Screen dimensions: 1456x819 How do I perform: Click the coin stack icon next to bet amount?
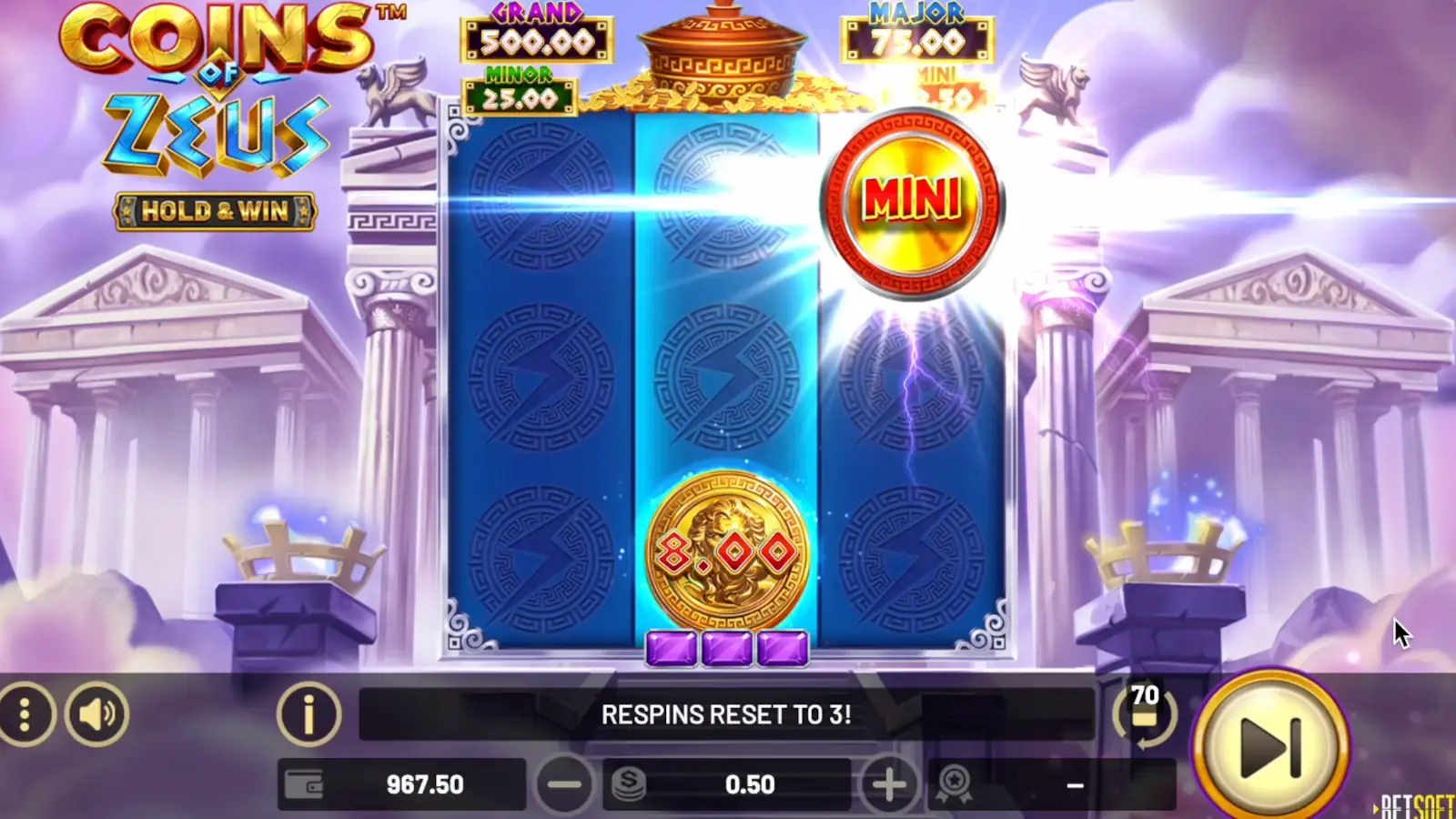(x=630, y=783)
